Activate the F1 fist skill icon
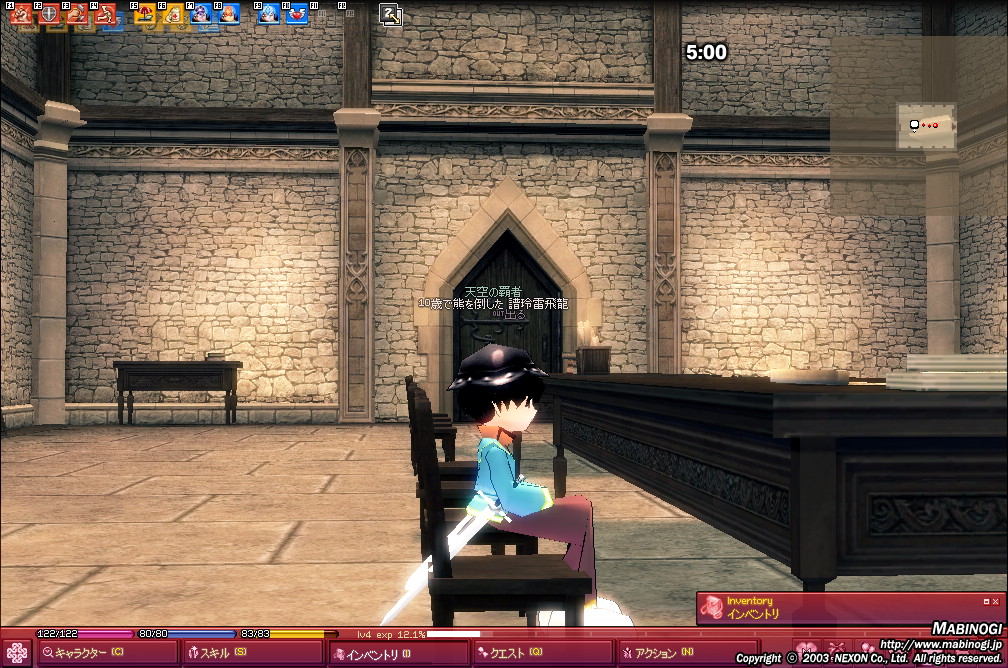The height and width of the screenshot is (668, 1008). [x=22, y=14]
